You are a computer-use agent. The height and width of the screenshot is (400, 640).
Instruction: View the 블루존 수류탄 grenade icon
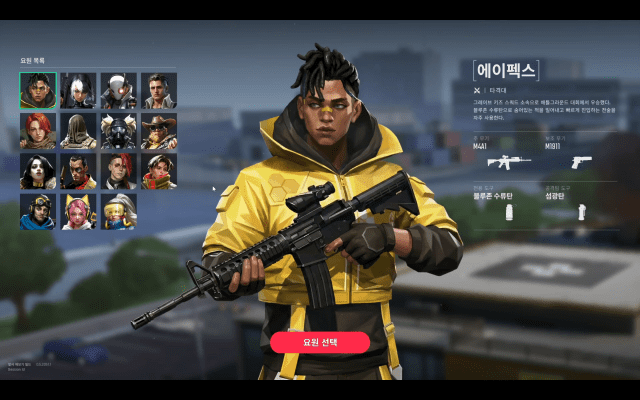509,213
